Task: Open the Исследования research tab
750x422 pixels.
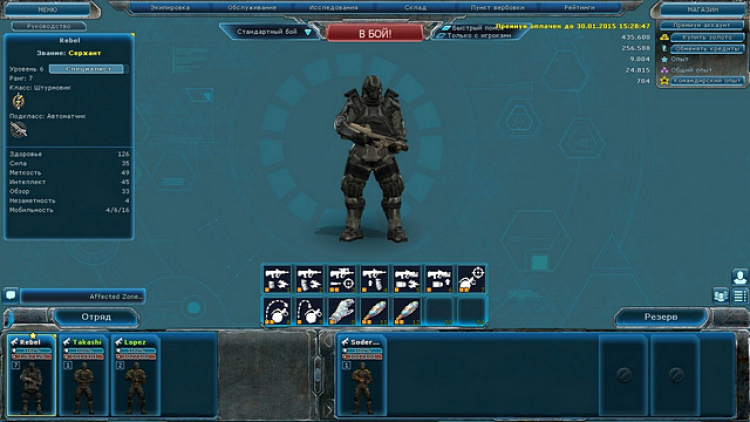Action: 334,8
